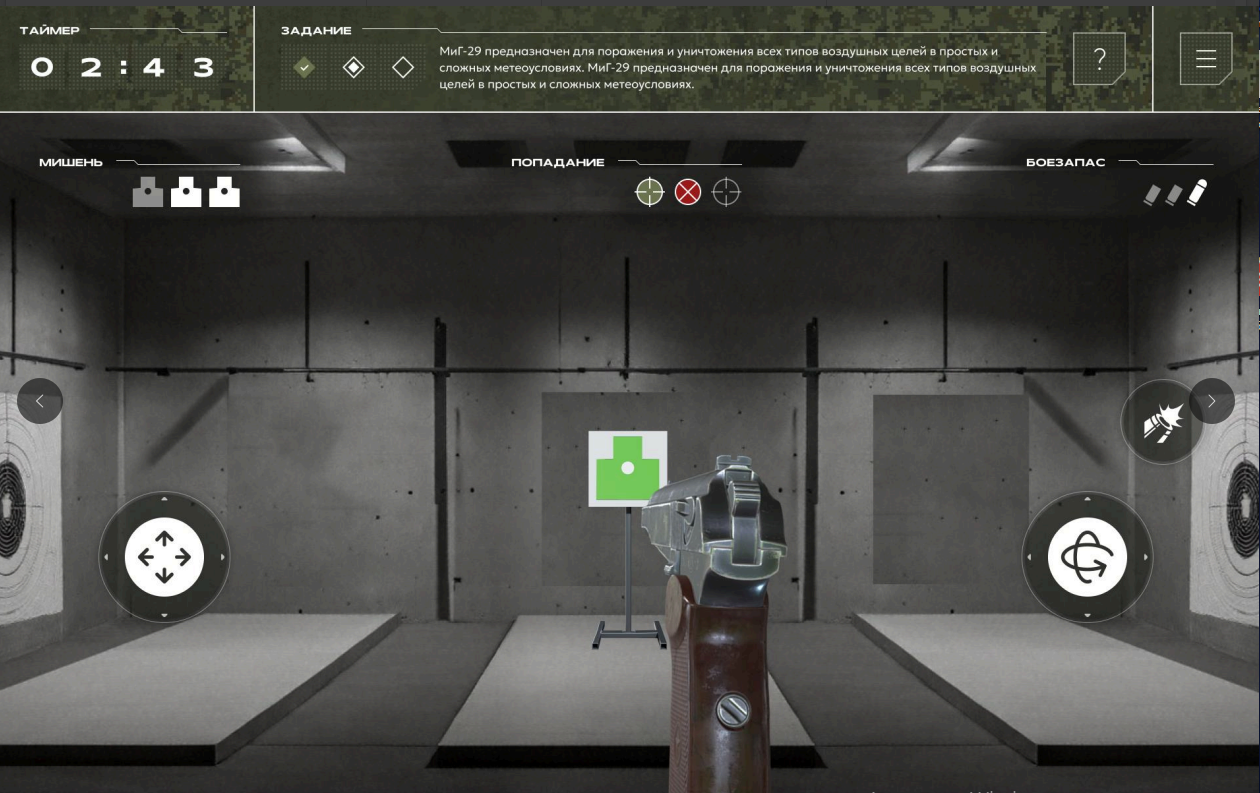1260x793 pixels.
Task: Fire the pistol with the bullet impact button
Action: pyautogui.click(x=1161, y=423)
